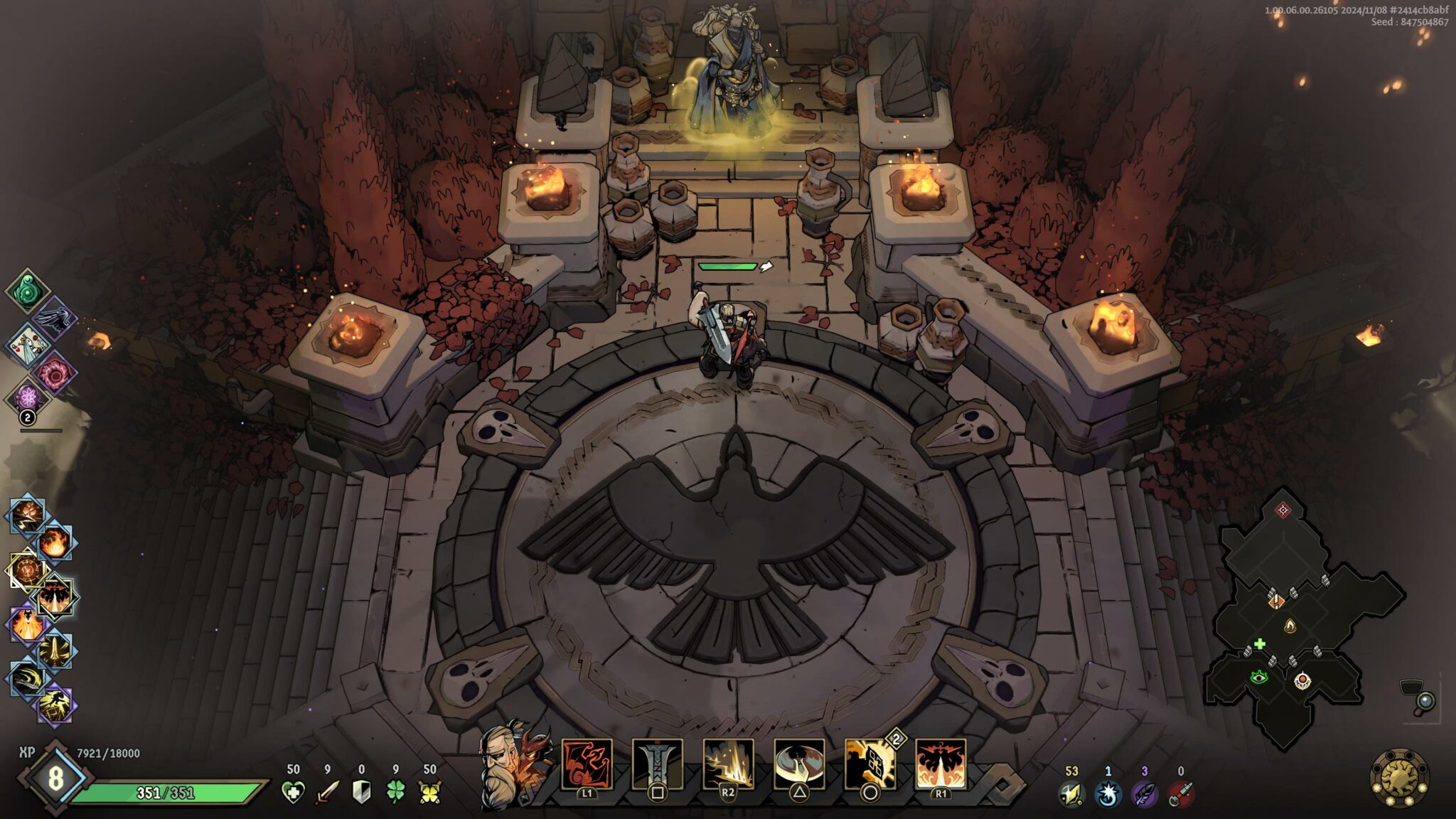Use the lightning ground strike ability
Image resolution: width=1456 pixels, height=819 pixels.
tap(728, 764)
